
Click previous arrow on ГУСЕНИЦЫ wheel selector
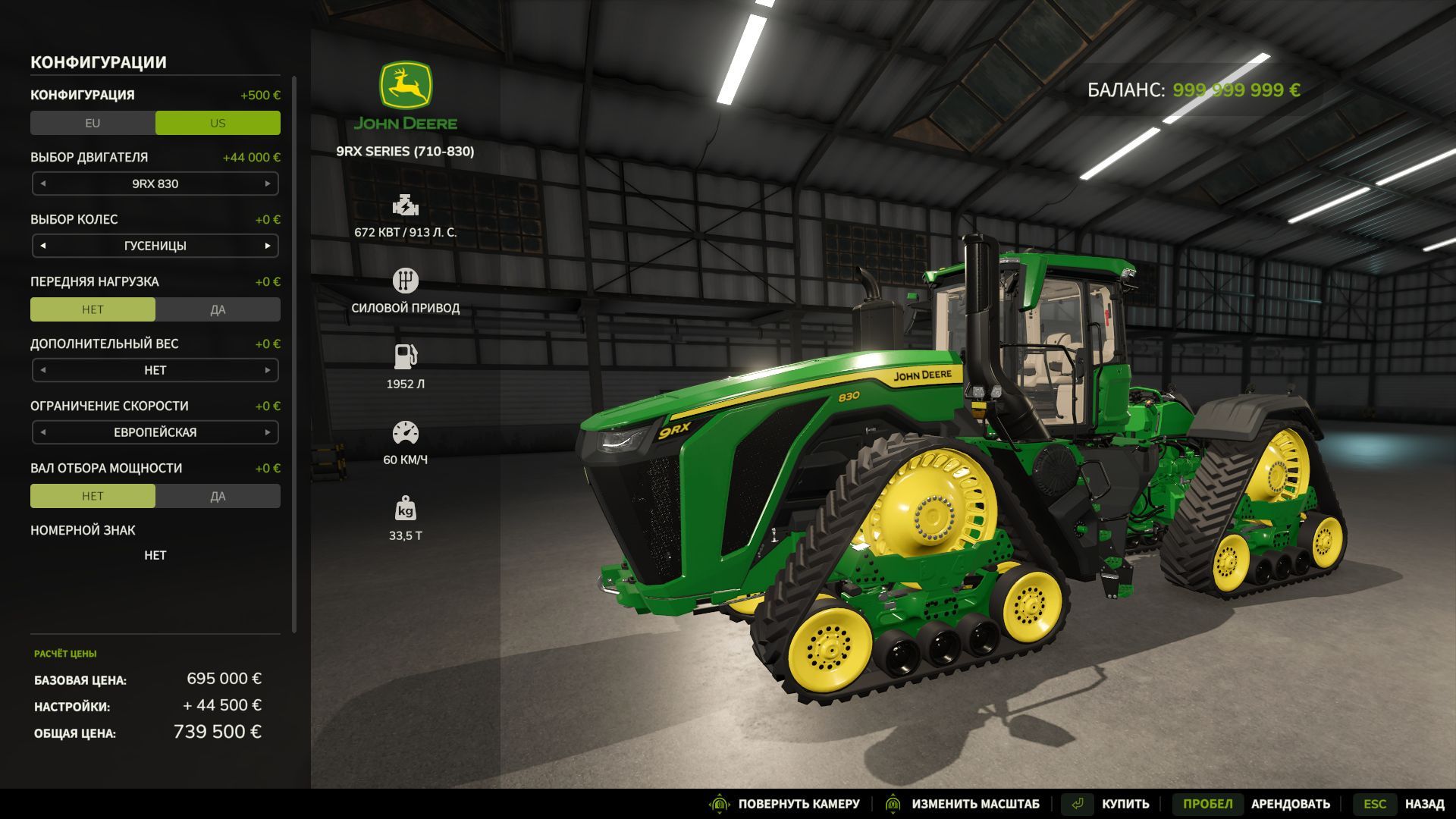pyautogui.click(x=42, y=245)
